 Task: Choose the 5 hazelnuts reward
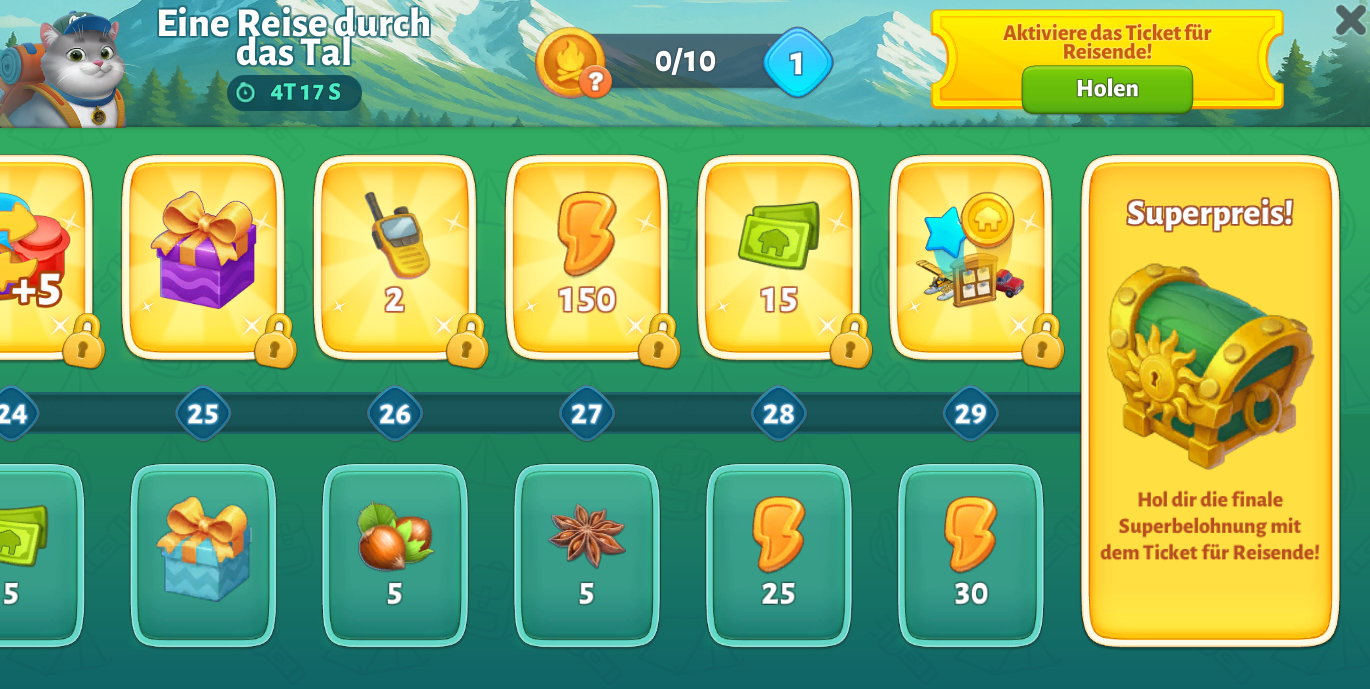pos(395,553)
